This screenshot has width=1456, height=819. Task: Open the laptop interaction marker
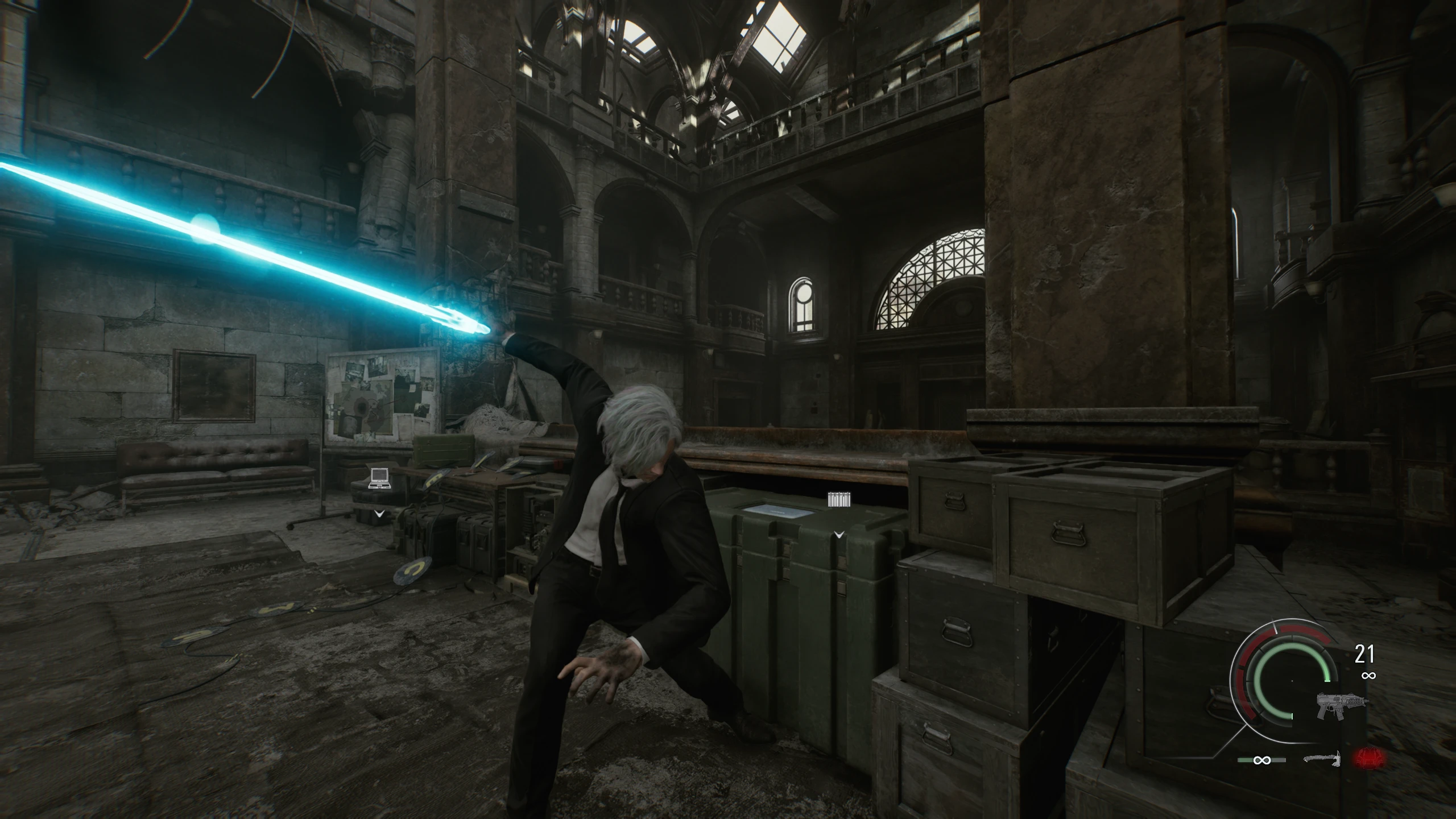click(x=379, y=478)
